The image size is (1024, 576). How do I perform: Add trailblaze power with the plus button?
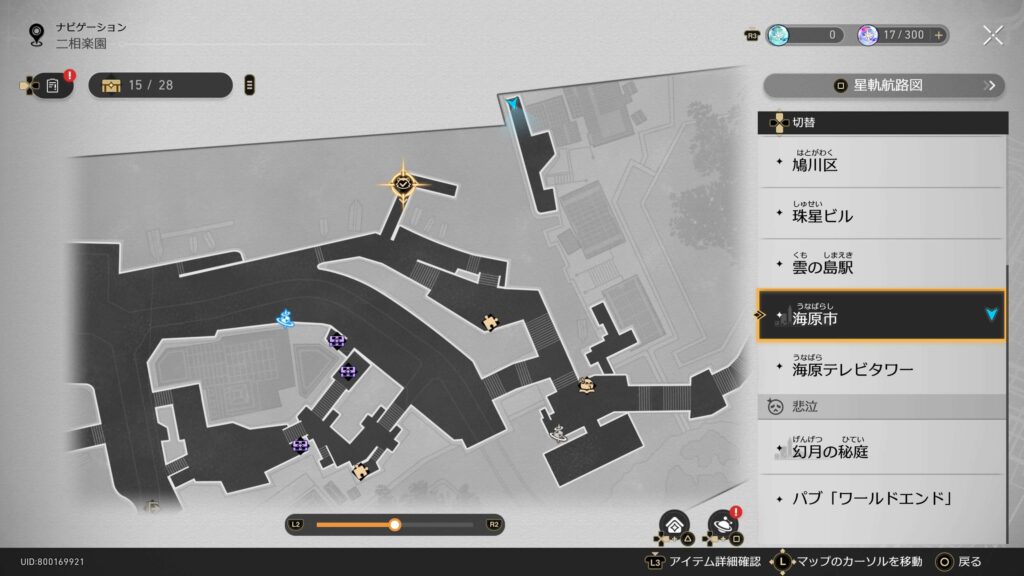click(x=938, y=35)
